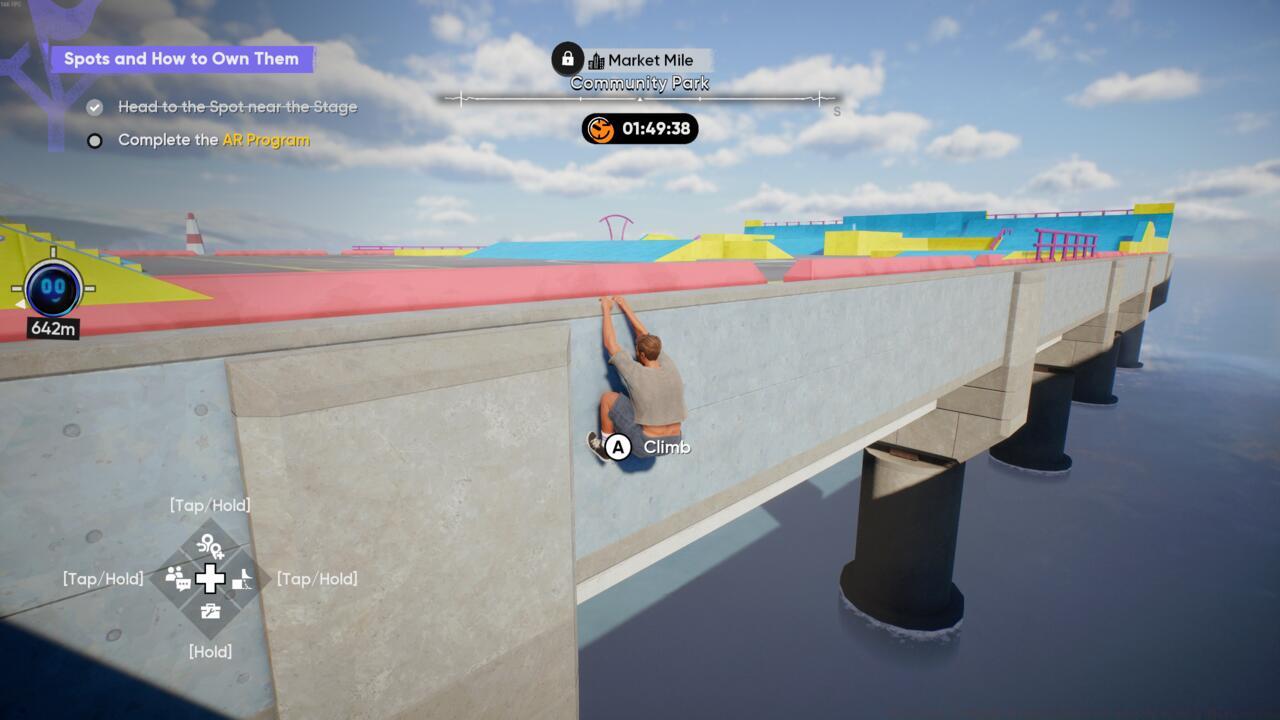The width and height of the screenshot is (1280, 720).
Task: Click the center marker on the compass bar
Action: tap(640, 99)
